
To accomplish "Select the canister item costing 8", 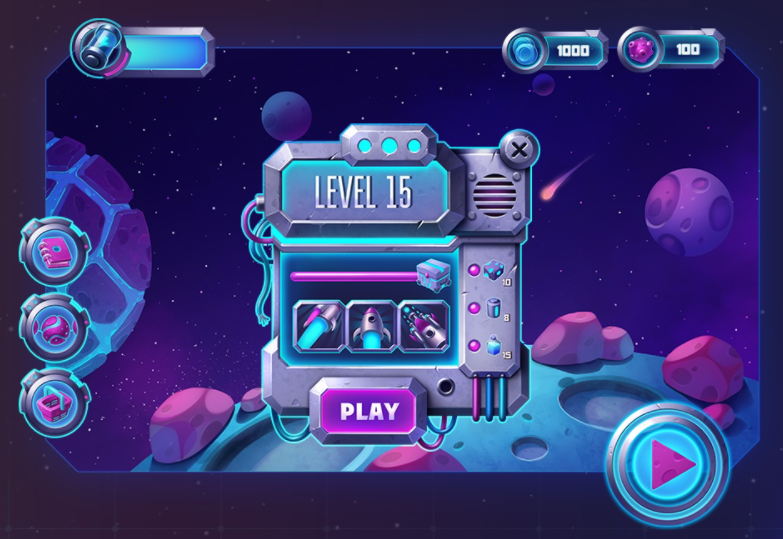I will click(x=495, y=309).
